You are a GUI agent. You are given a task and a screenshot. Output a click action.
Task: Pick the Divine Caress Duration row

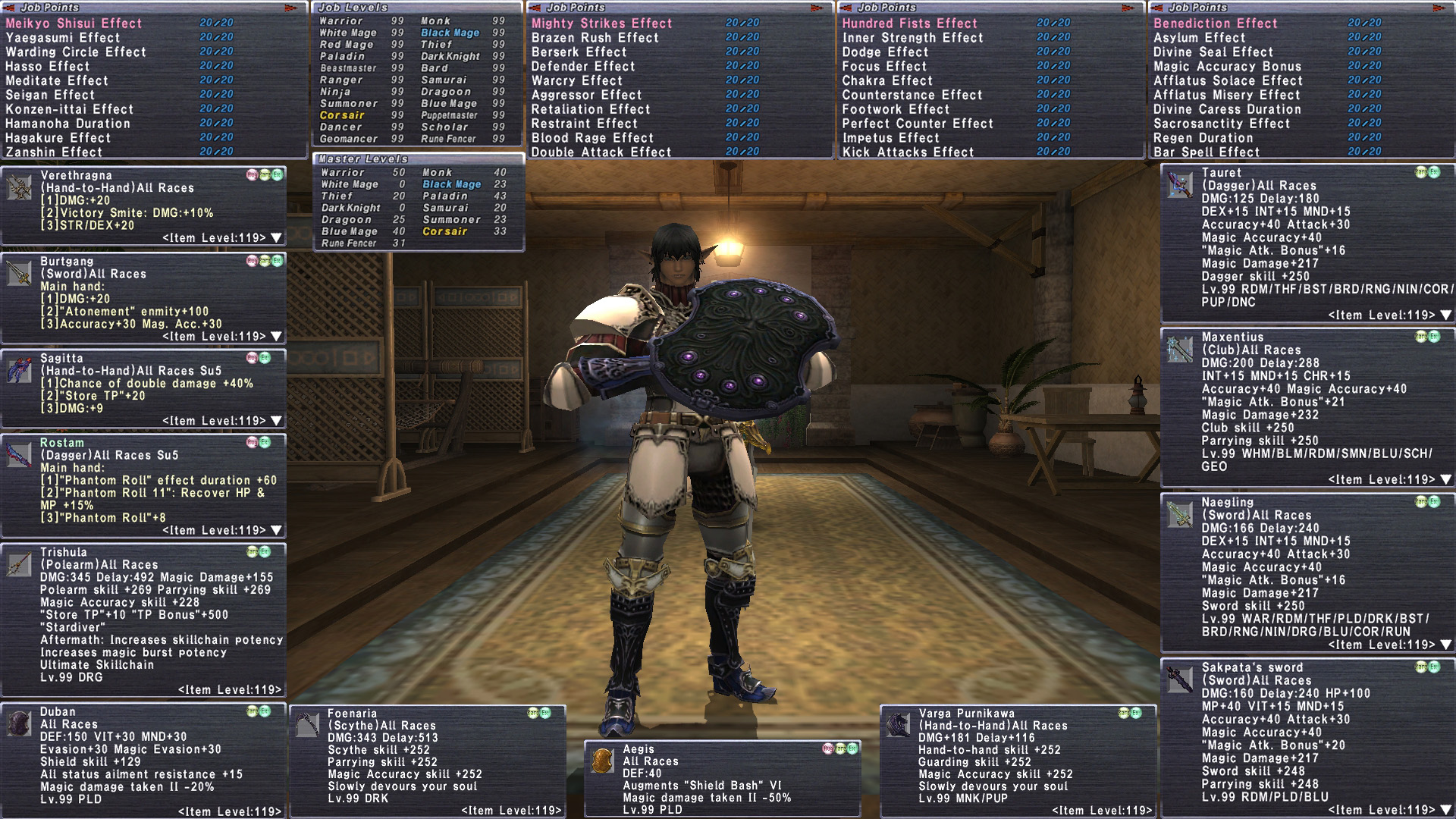point(1226,109)
